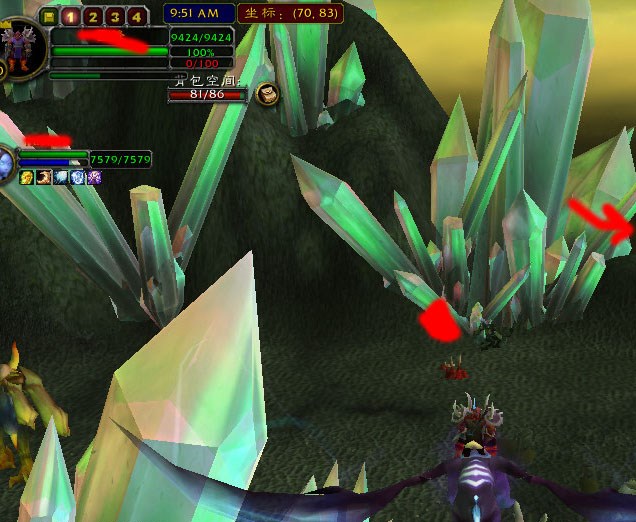The width and height of the screenshot is (636, 522).
Task: Click the 9:51 AM clock display
Action: (196, 13)
